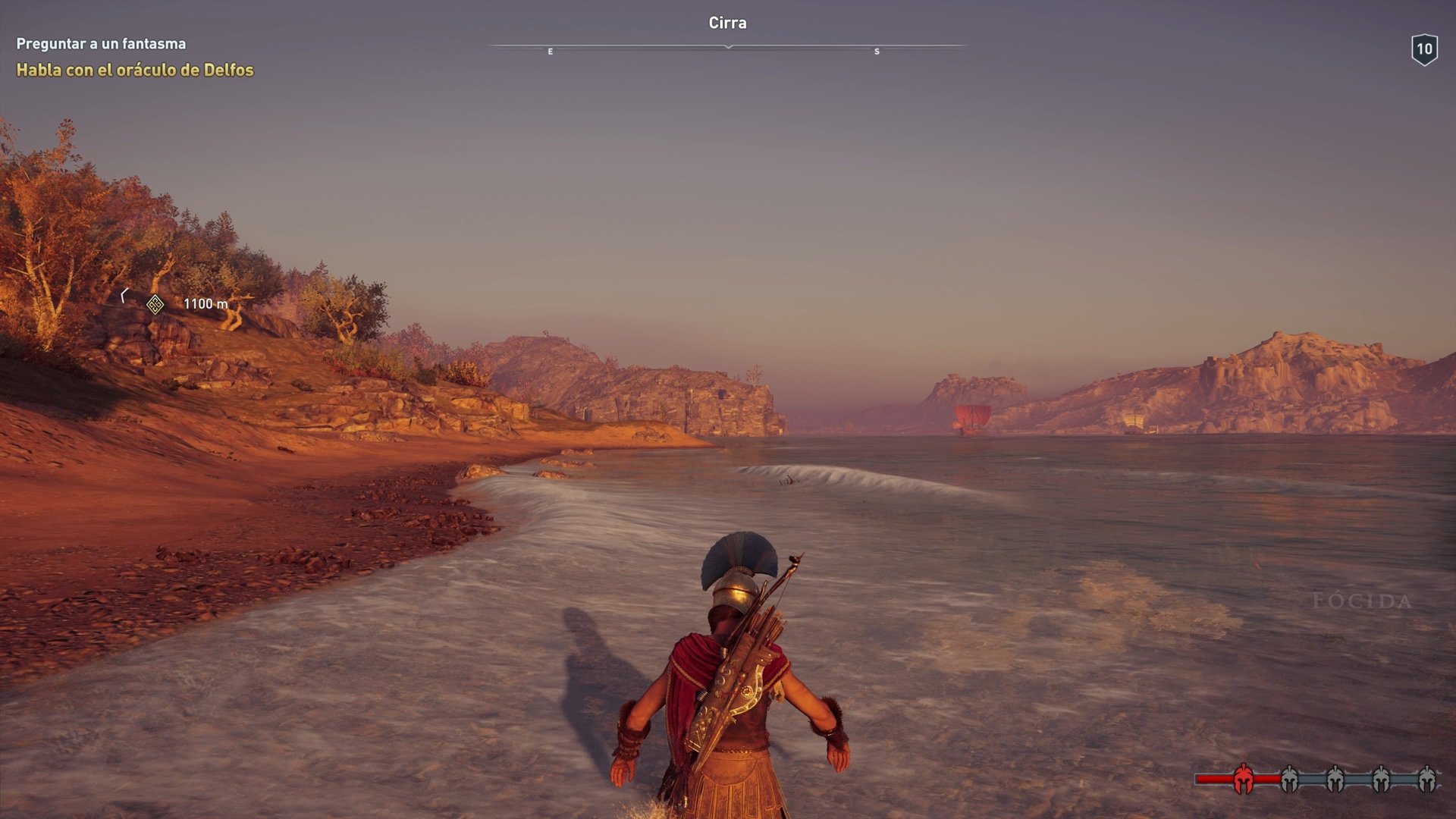Click the second grey helmet adrenaline segment
The width and height of the screenshot is (1456, 819).
1334,780
